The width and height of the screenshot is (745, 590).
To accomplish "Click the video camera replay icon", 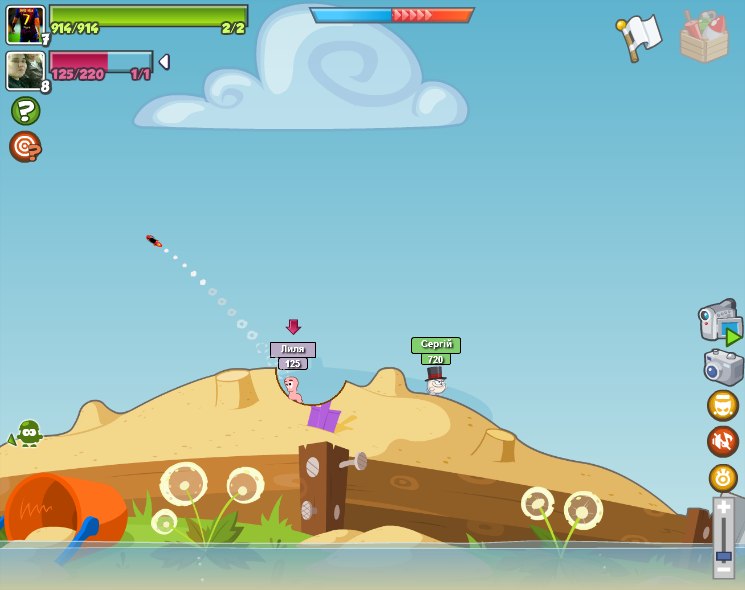I will tap(719, 321).
